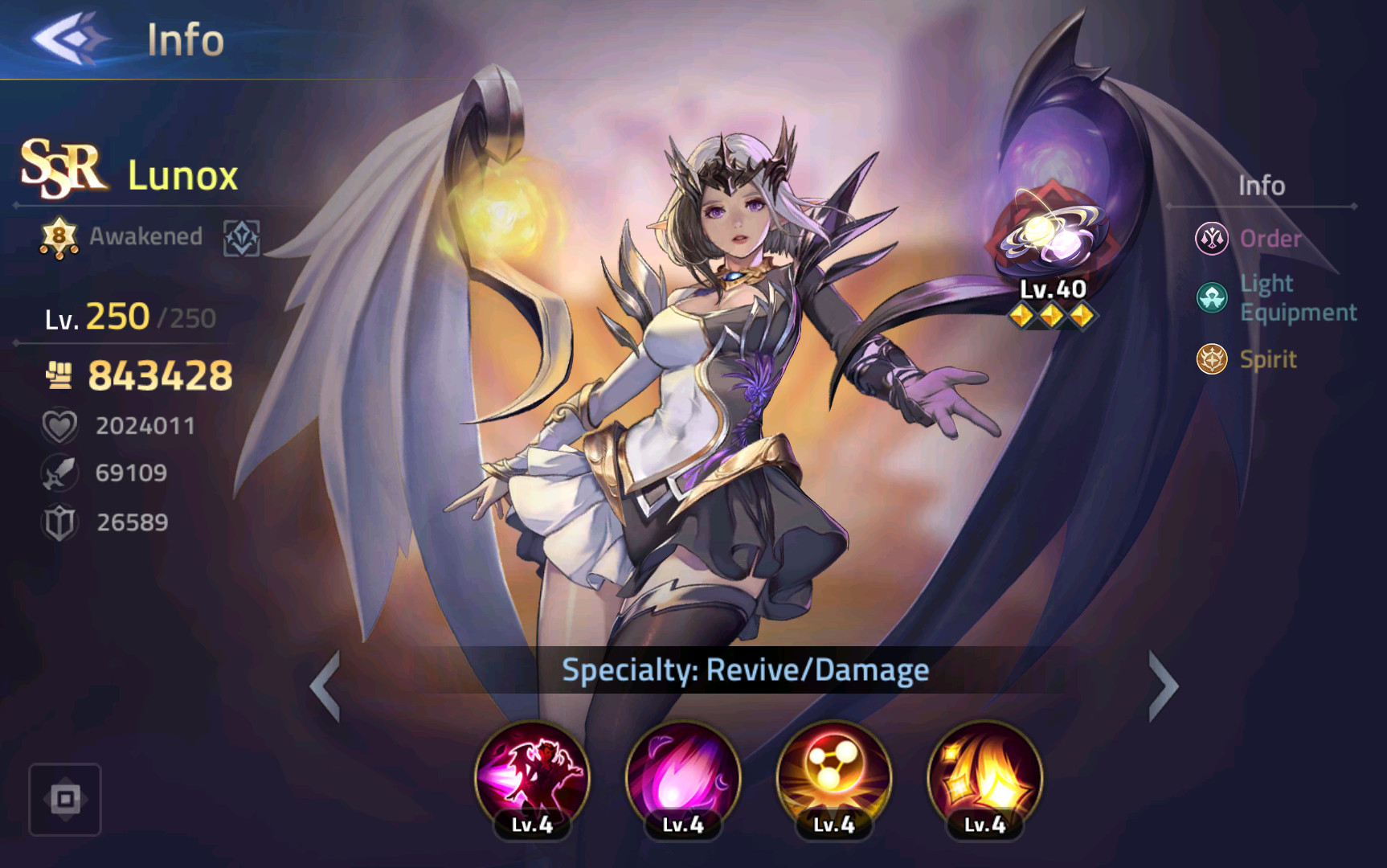Select the Light Equipment icon
The height and width of the screenshot is (868, 1387).
pos(1213,297)
